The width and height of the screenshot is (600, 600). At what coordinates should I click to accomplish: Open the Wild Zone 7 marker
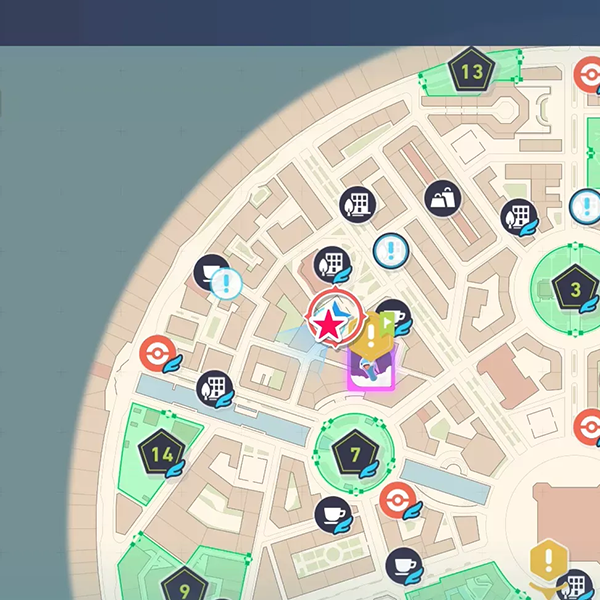354,454
